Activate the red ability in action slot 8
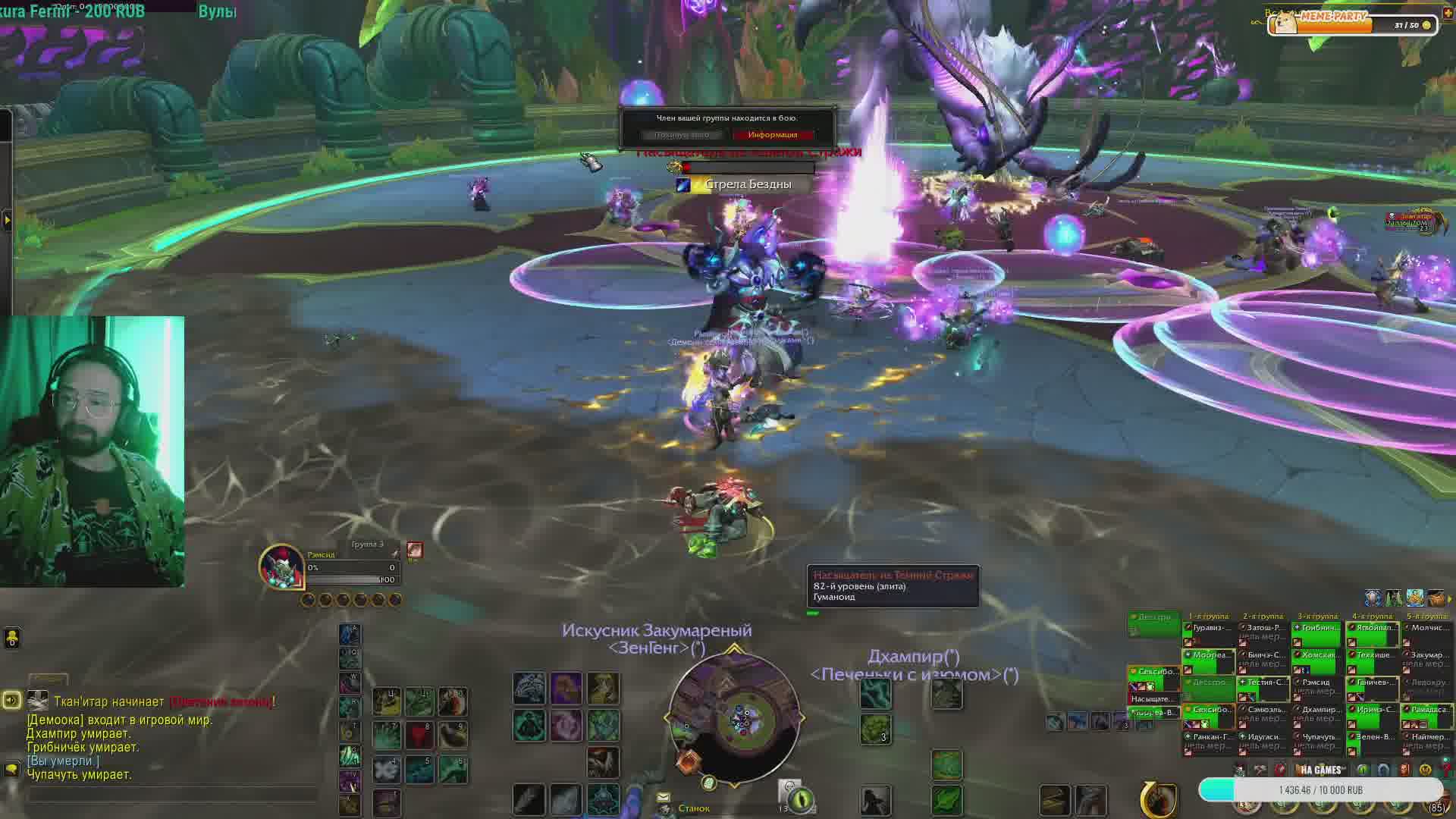Screen dimensions: 1456x819 pos(419,734)
